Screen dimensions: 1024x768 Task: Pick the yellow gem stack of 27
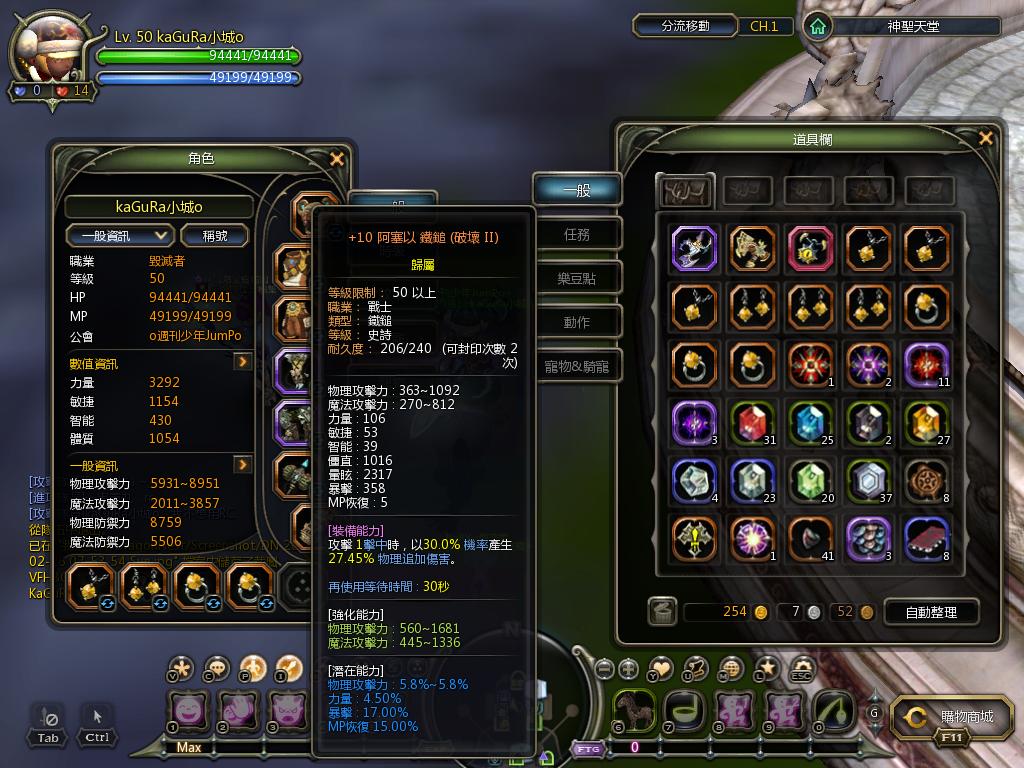pos(926,423)
